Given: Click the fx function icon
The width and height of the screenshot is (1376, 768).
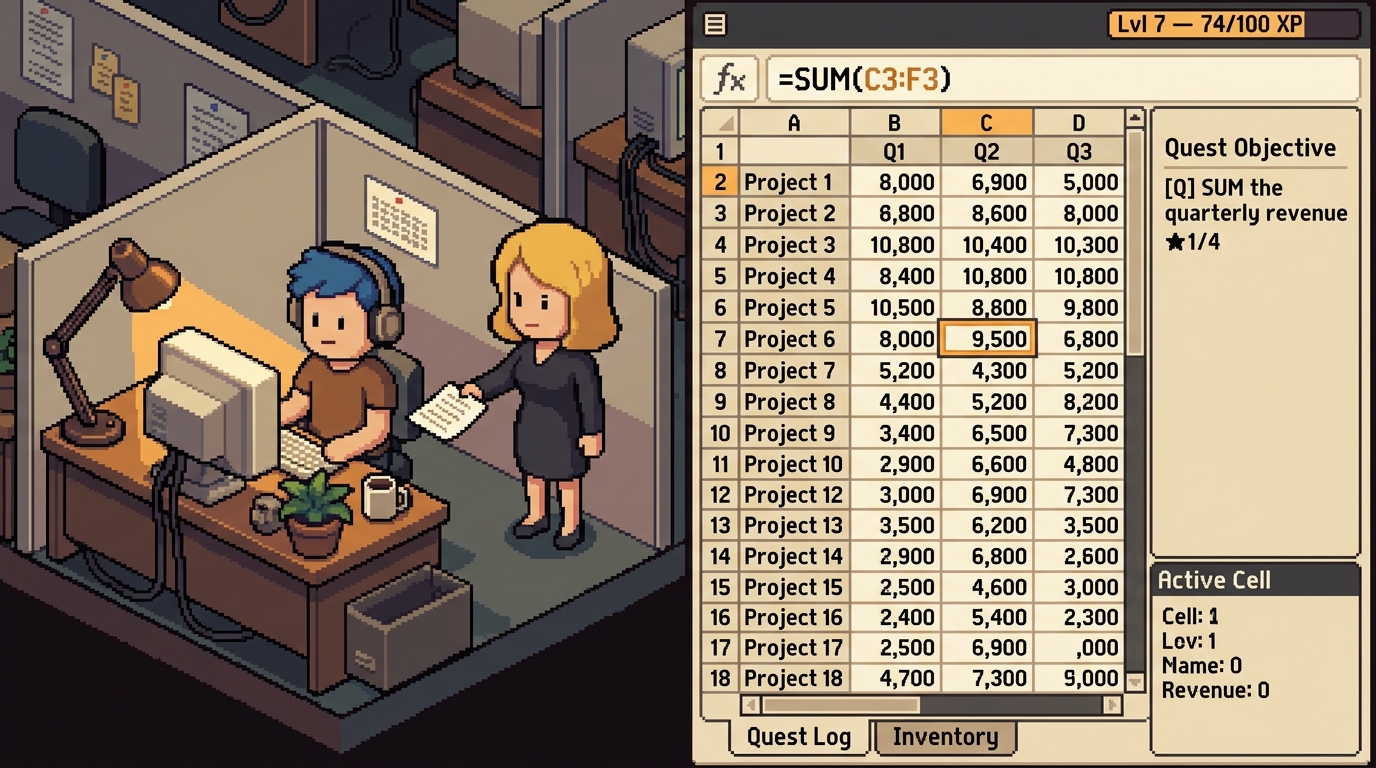Looking at the screenshot, I should click(729, 78).
